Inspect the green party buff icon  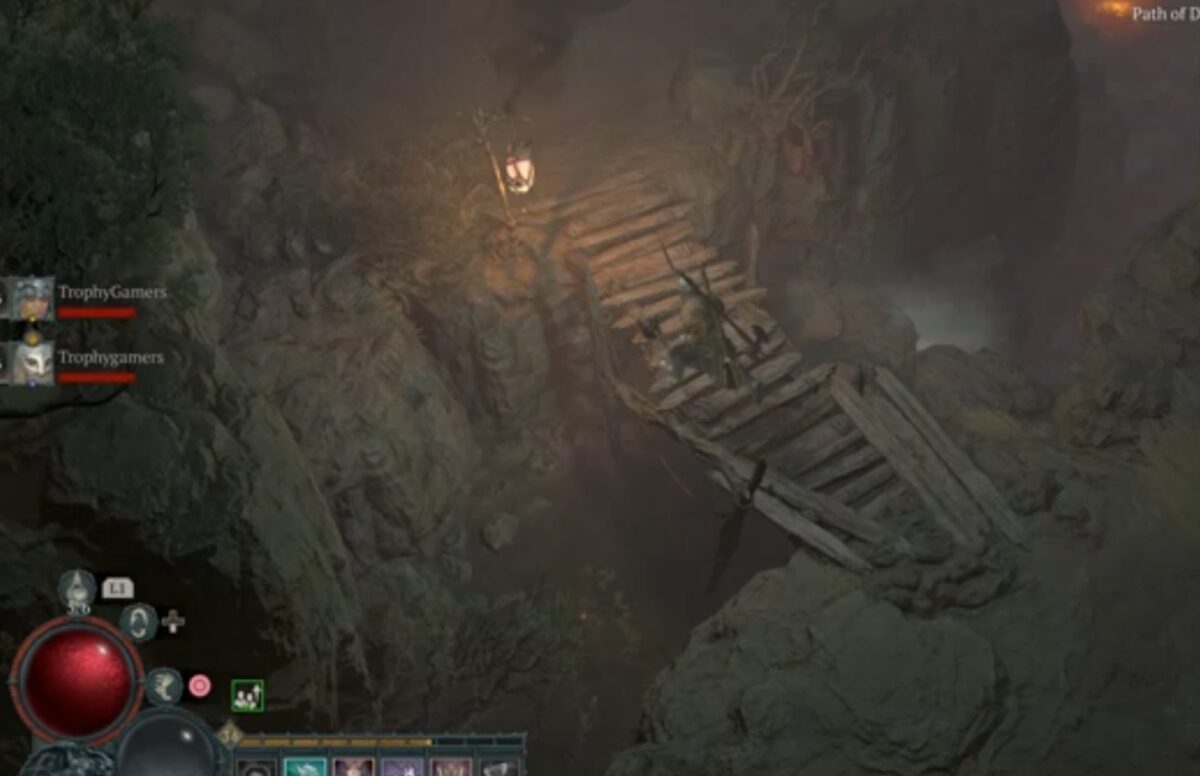247,695
